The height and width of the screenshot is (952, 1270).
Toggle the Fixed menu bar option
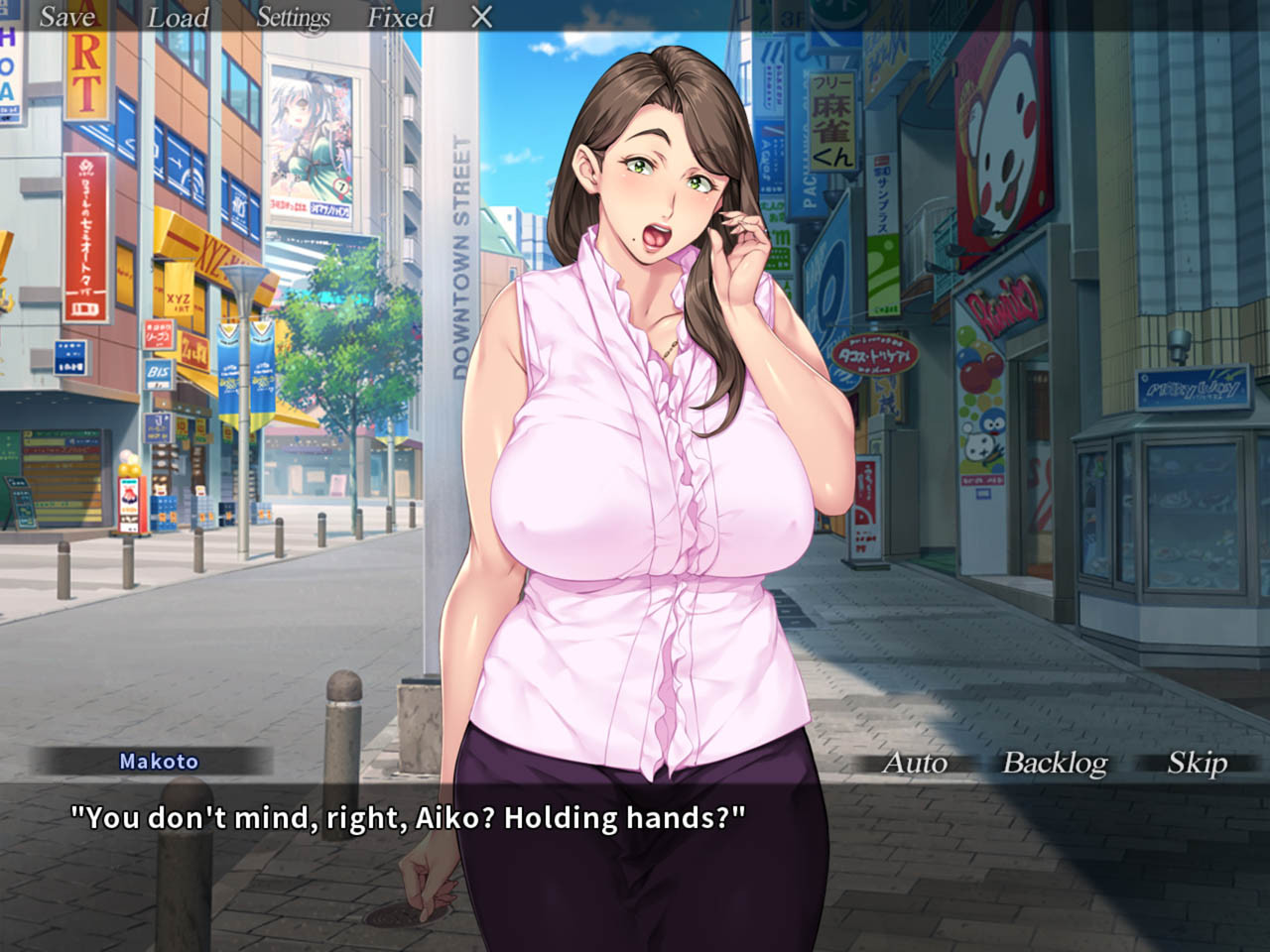(401, 17)
